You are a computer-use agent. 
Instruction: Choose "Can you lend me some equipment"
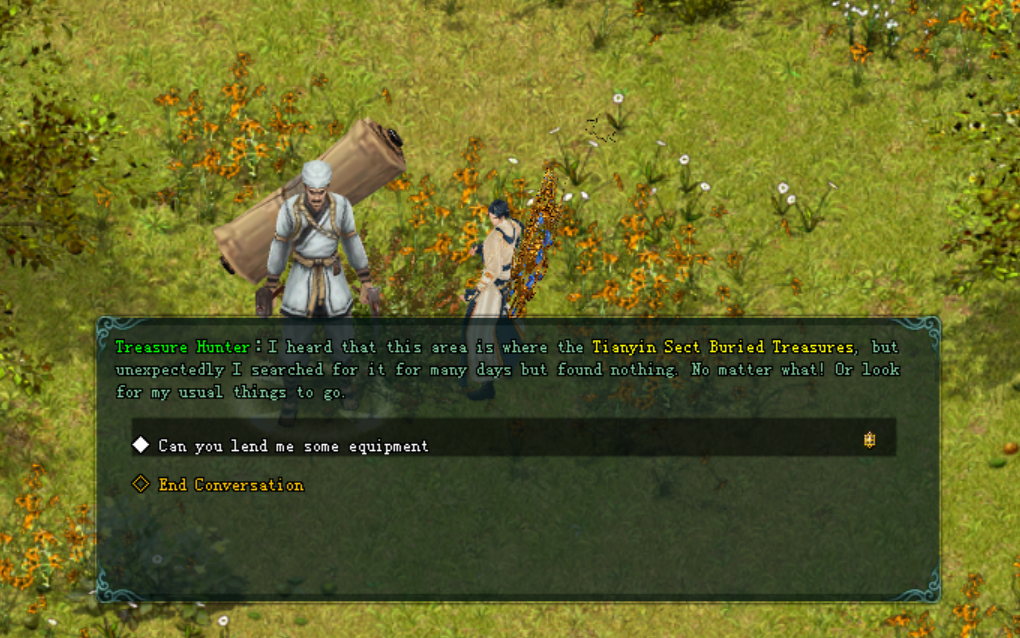(293, 446)
